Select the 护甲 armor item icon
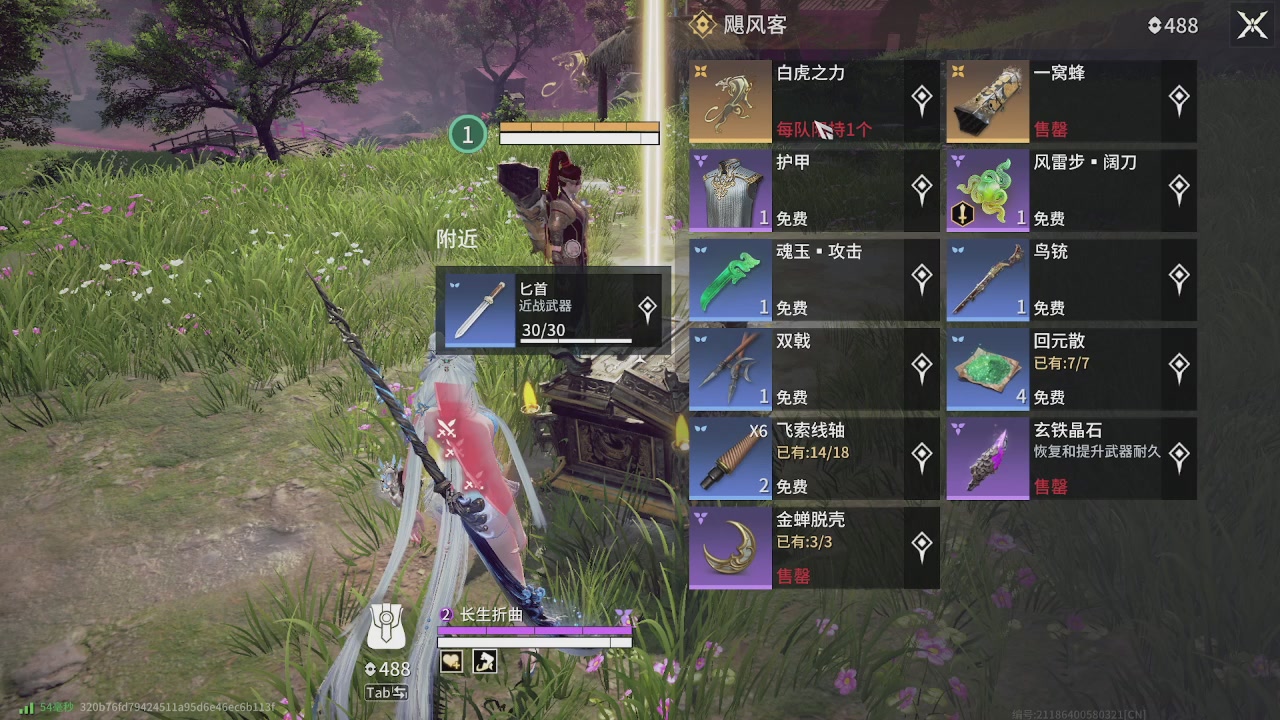 click(729, 190)
